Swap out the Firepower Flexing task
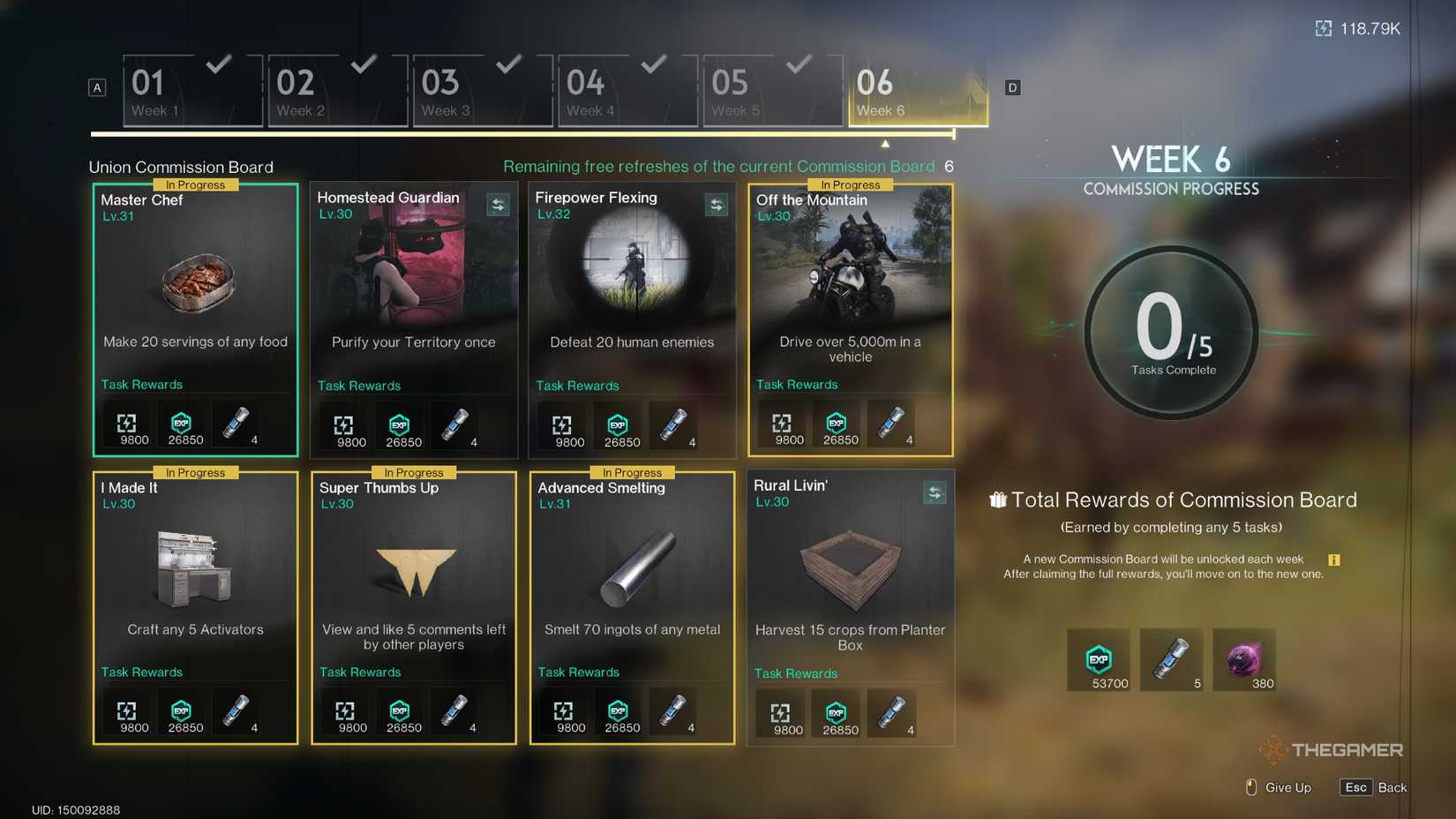 (716, 206)
